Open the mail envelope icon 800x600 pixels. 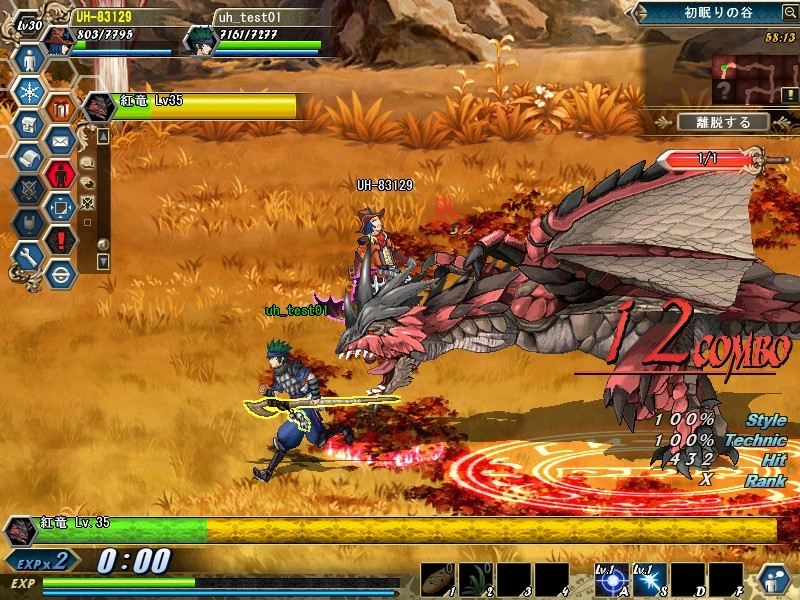pyautogui.click(x=61, y=141)
